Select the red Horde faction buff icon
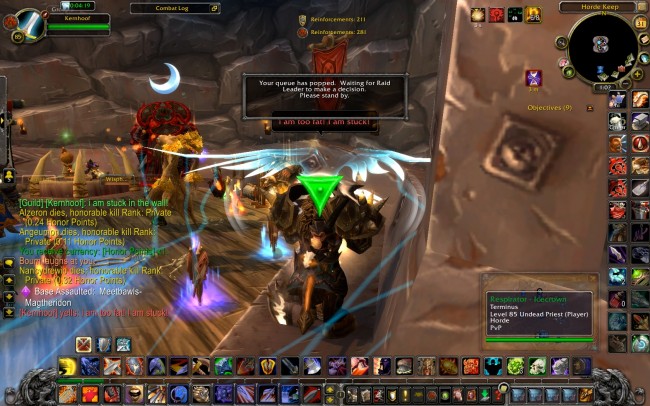Image resolution: width=650 pixels, height=406 pixels. pyautogui.click(x=496, y=15)
